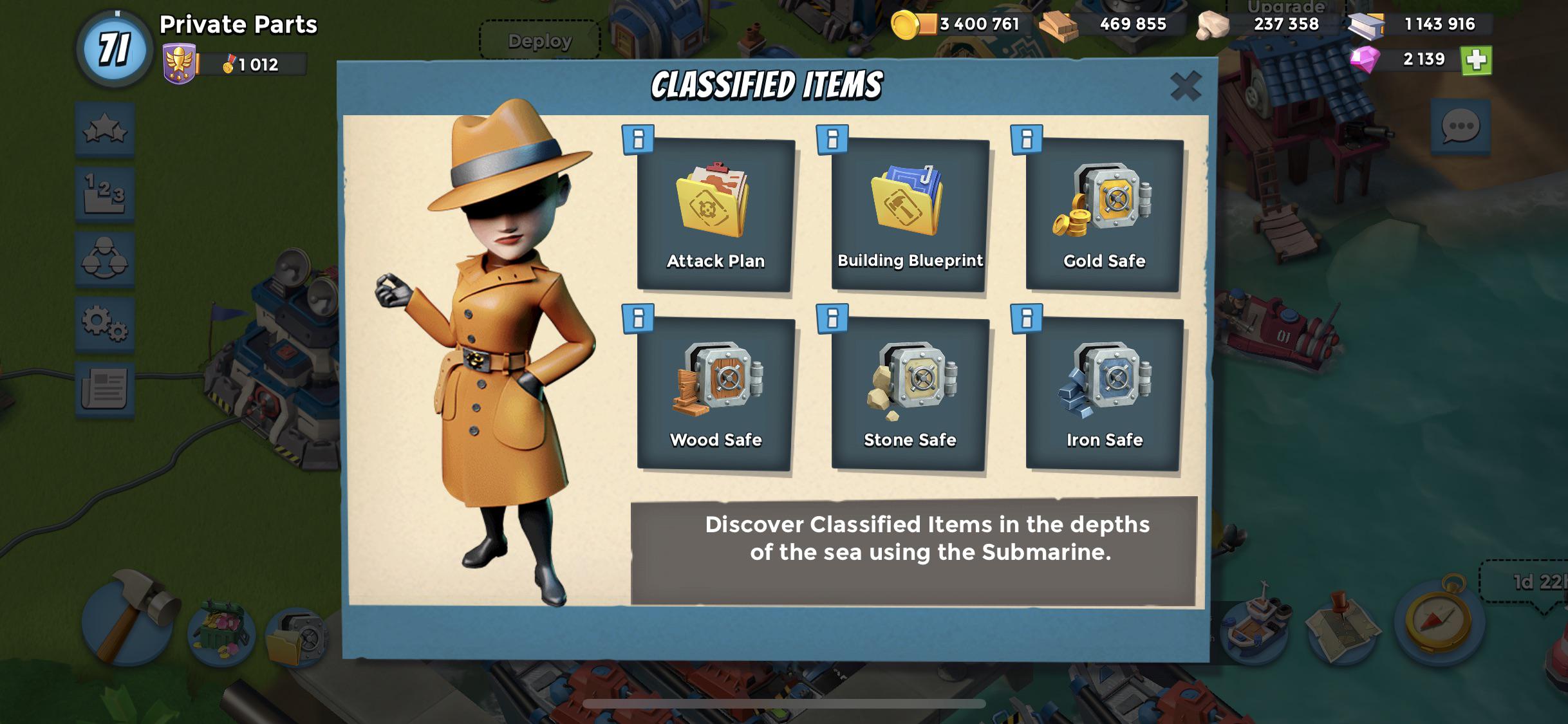Open the Stone Safe info badge
The width and height of the screenshot is (1568, 724).
[x=832, y=319]
